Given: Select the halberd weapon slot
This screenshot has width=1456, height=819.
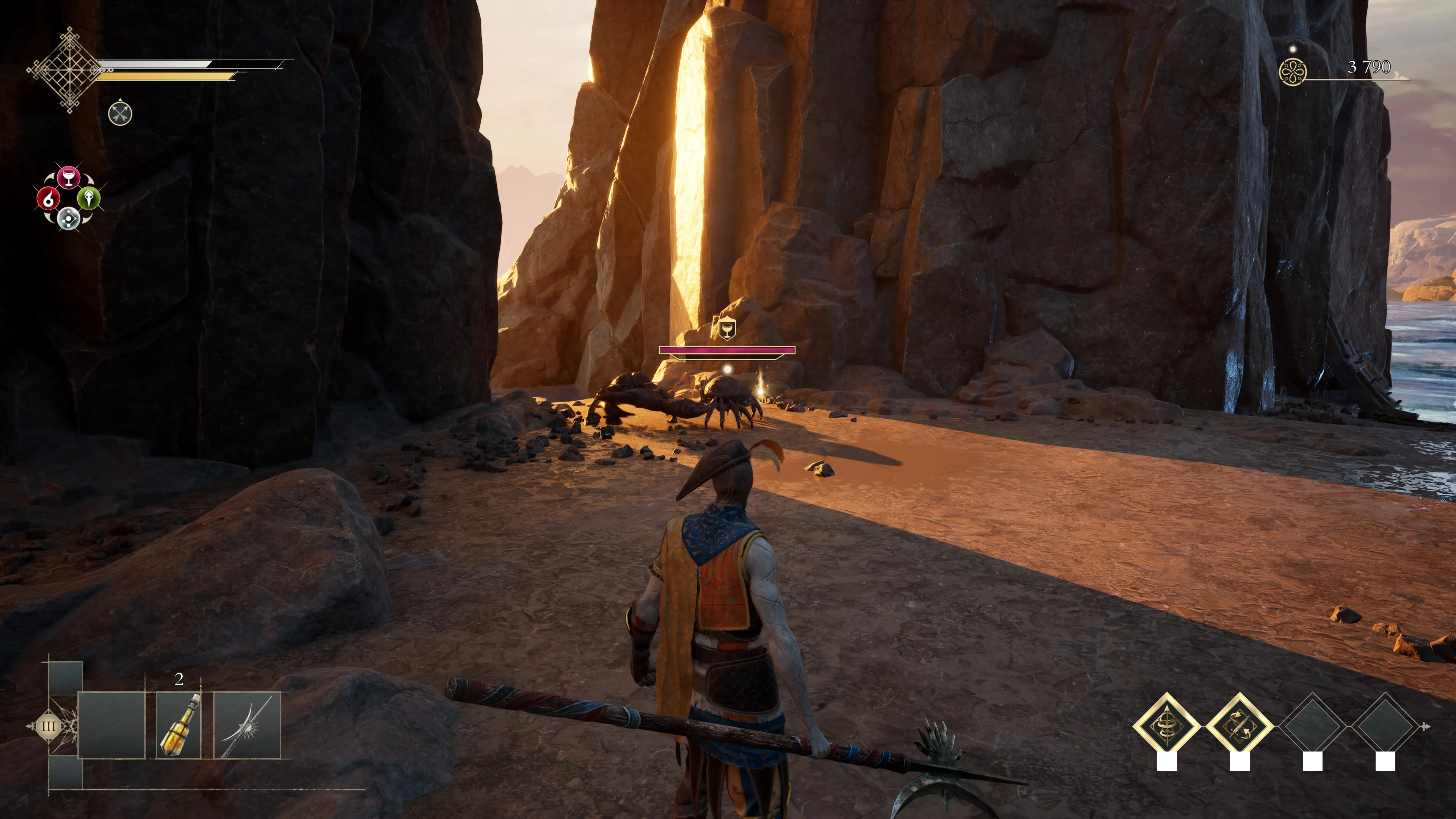Looking at the screenshot, I should pos(247,725).
